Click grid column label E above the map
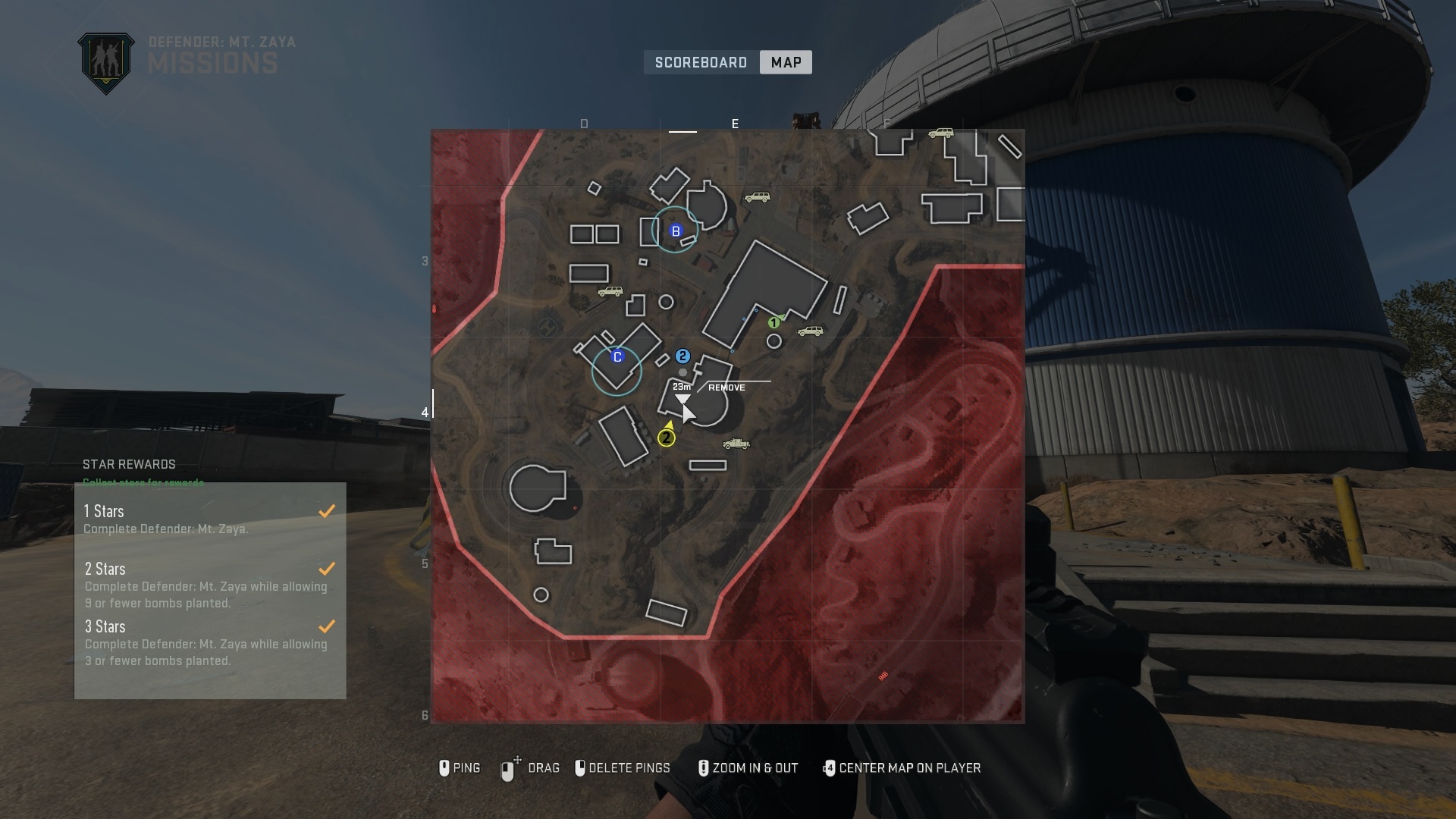Screen dimensions: 1456x819 click(x=735, y=124)
